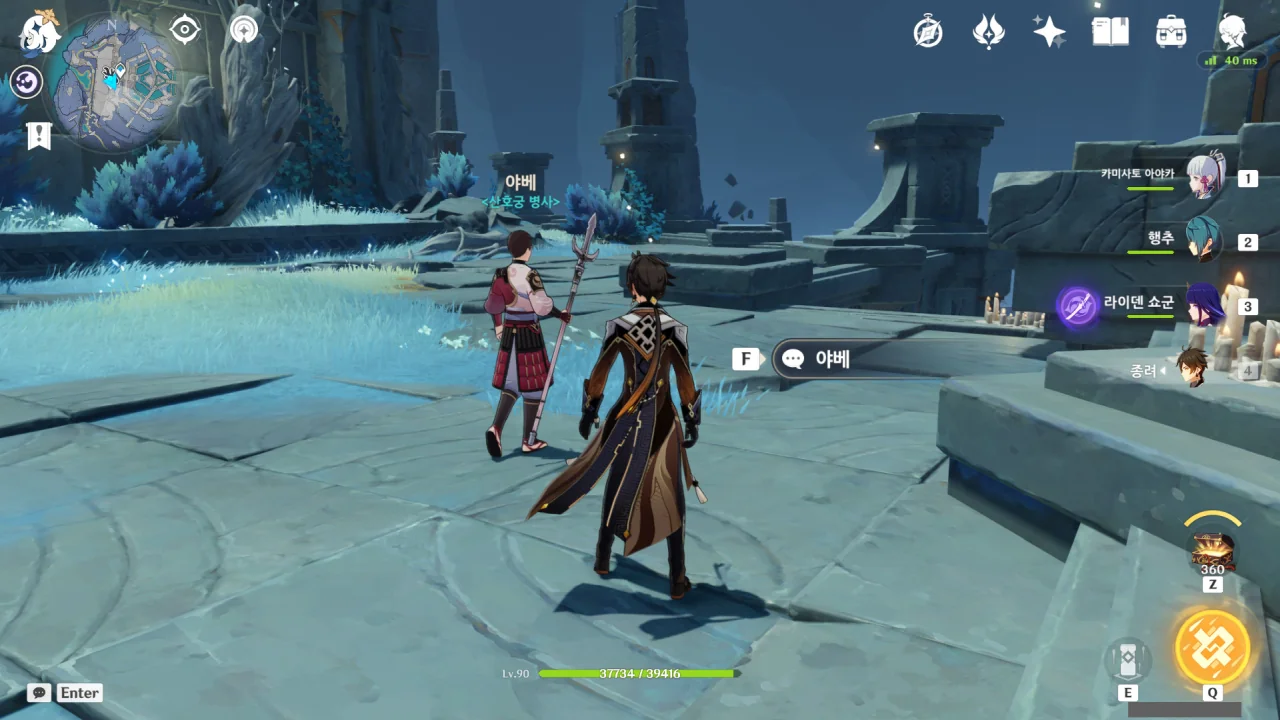The image size is (1280, 720).
Task: Use the elemental skill pillar icon
Action: coord(1128,660)
